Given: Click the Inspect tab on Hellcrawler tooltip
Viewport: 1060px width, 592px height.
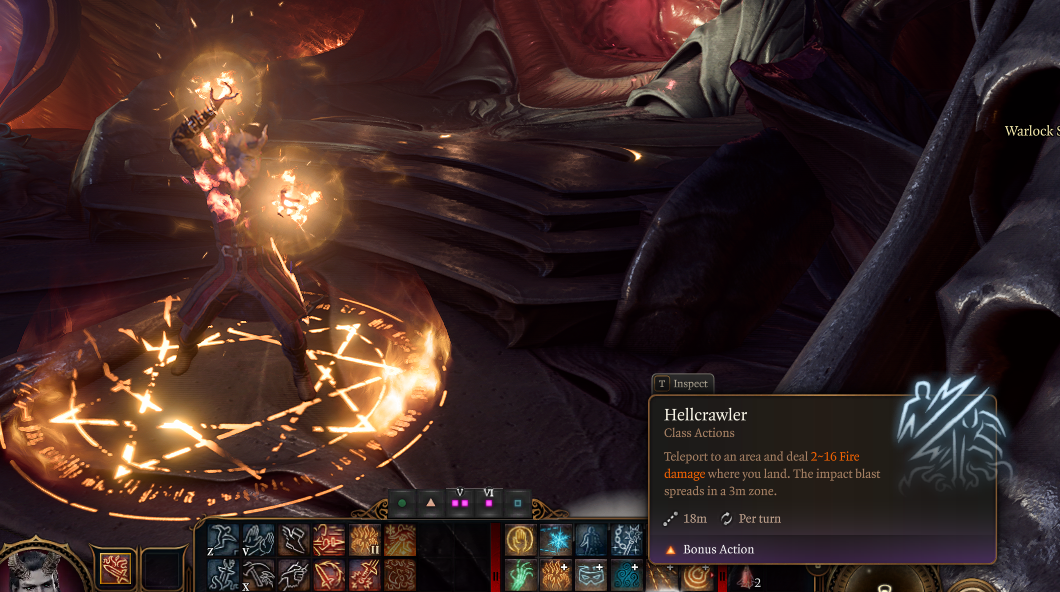Looking at the screenshot, I should point(683,384).
